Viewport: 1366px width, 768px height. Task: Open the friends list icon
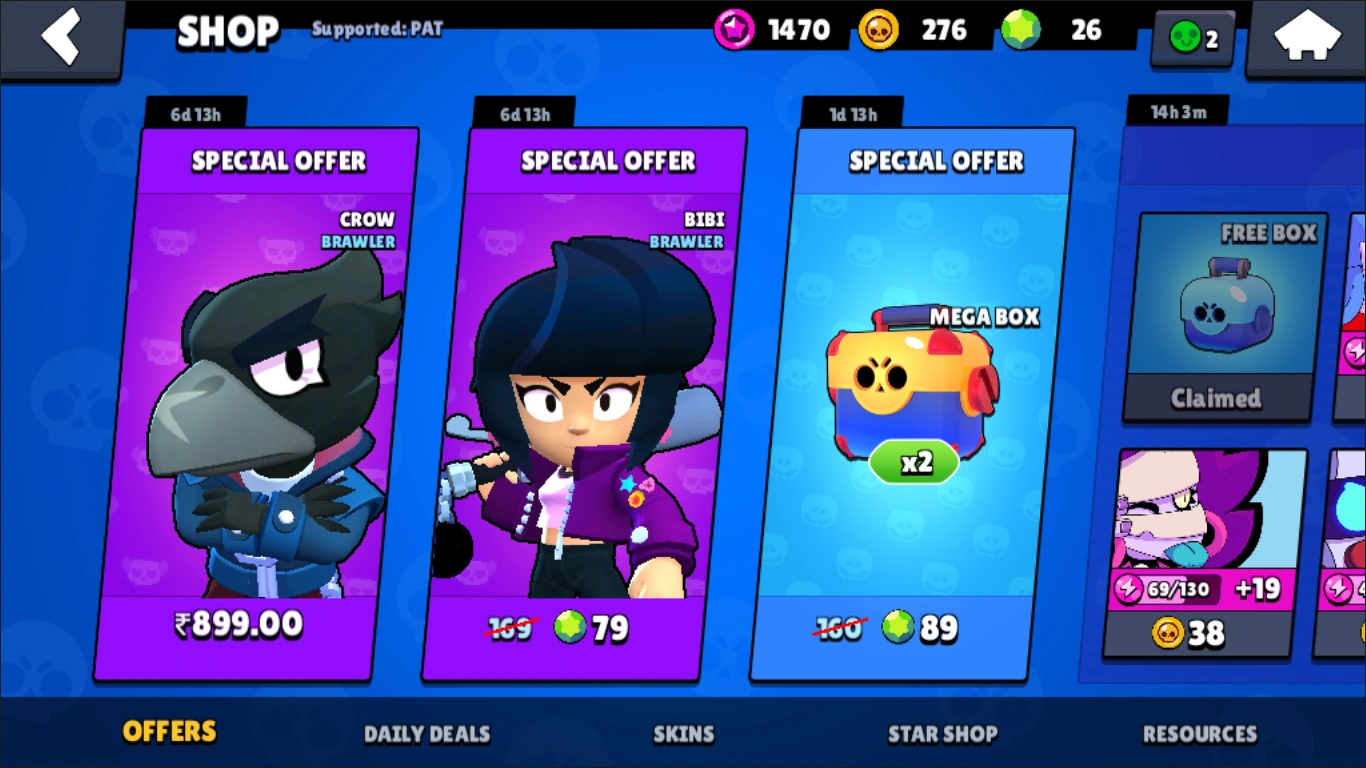1192,39
